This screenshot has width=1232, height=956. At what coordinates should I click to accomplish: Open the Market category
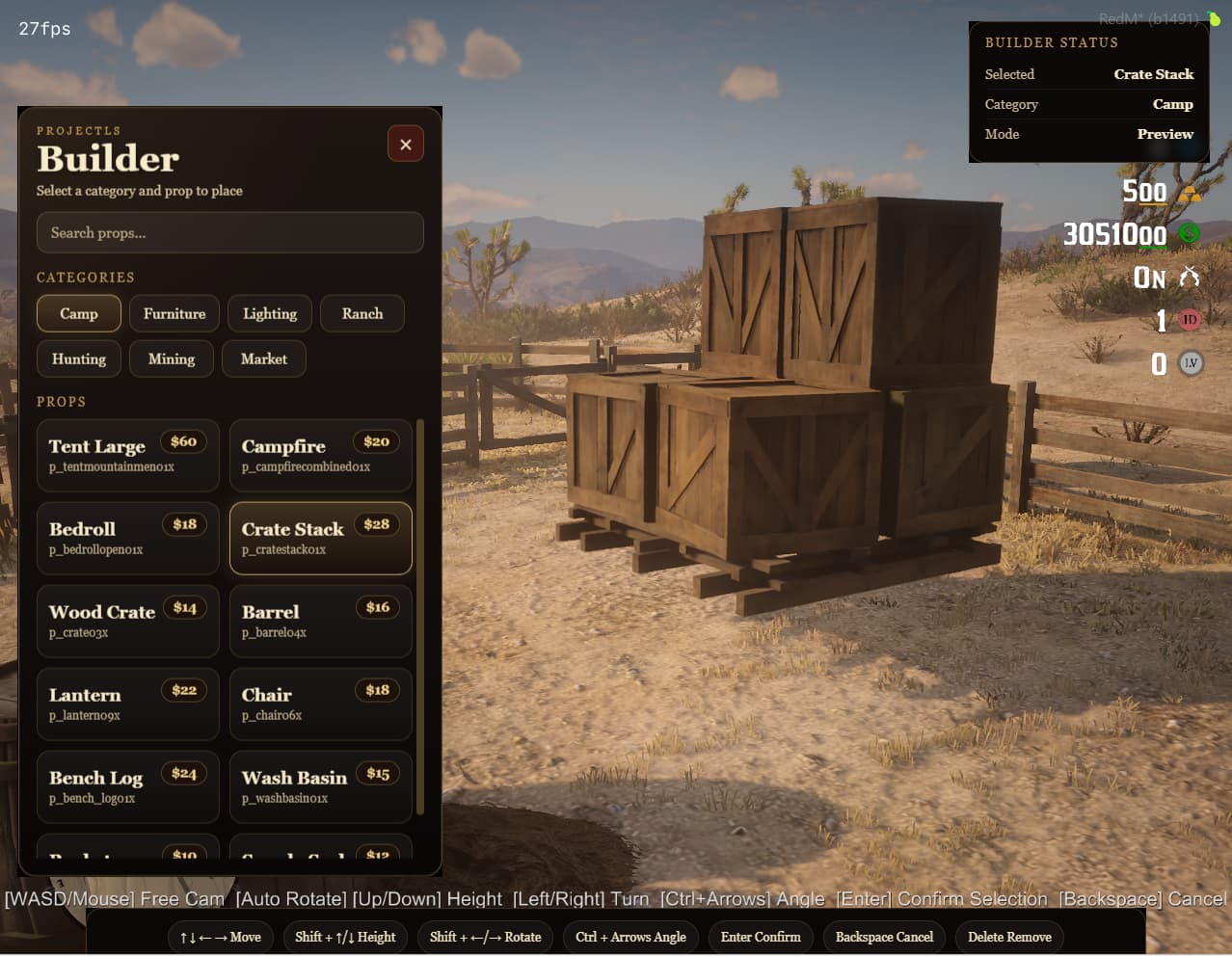[x=264, y=359]
